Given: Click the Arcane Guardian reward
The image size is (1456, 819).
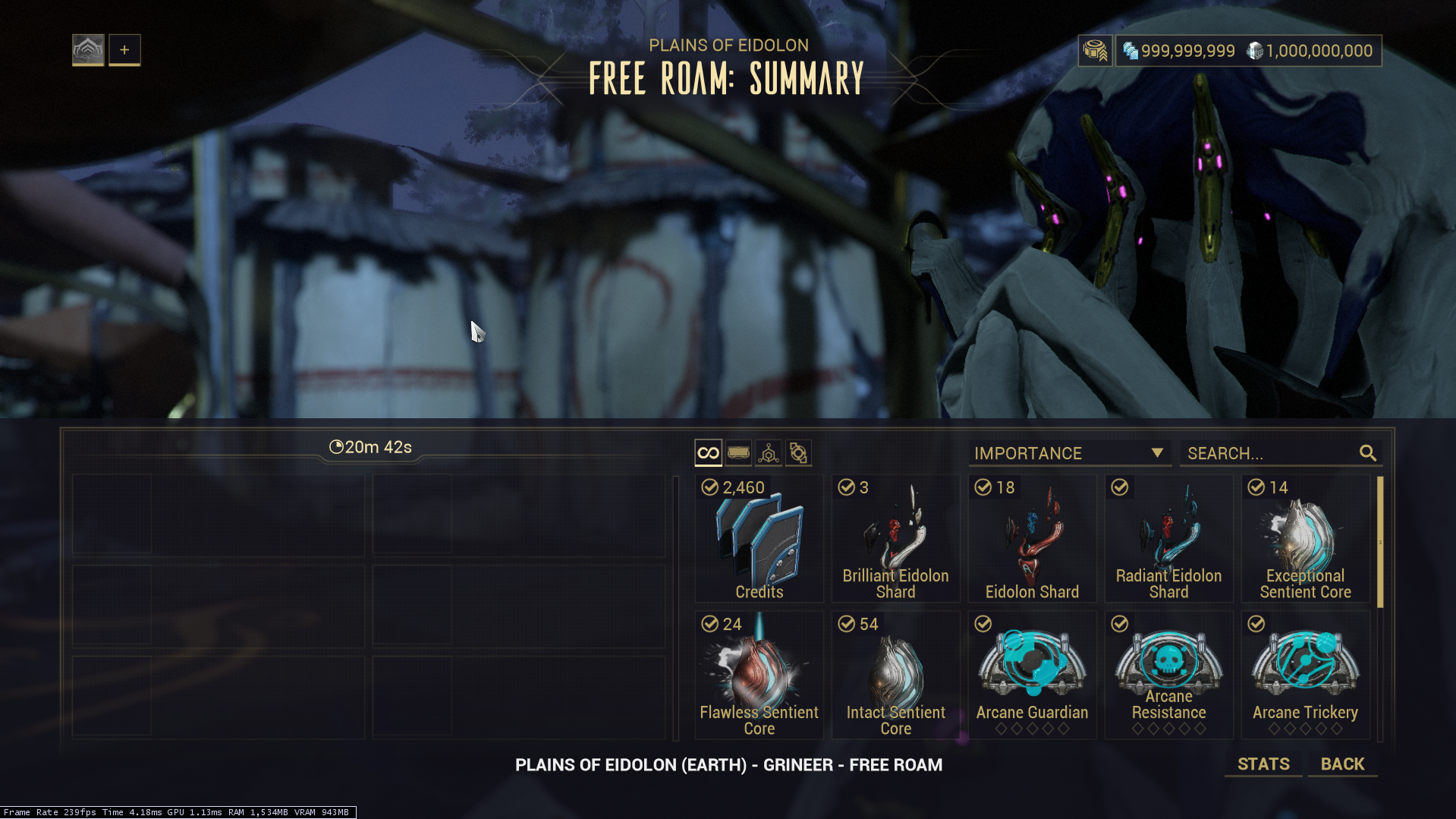Looking at the screenshot, I should coord(1032,676).
